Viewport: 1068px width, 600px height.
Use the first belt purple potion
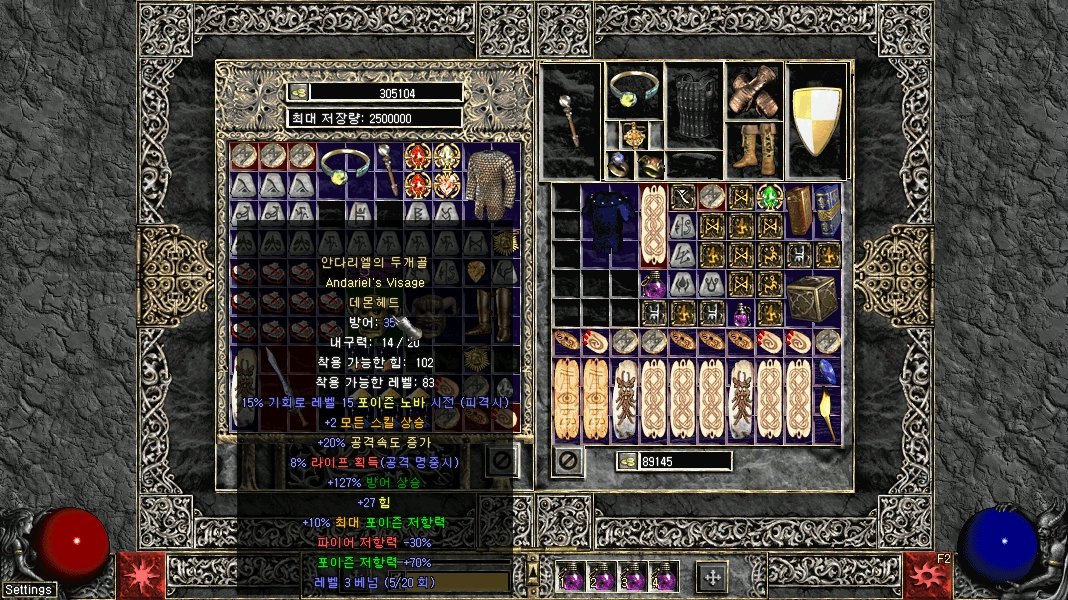click(573, 578)
